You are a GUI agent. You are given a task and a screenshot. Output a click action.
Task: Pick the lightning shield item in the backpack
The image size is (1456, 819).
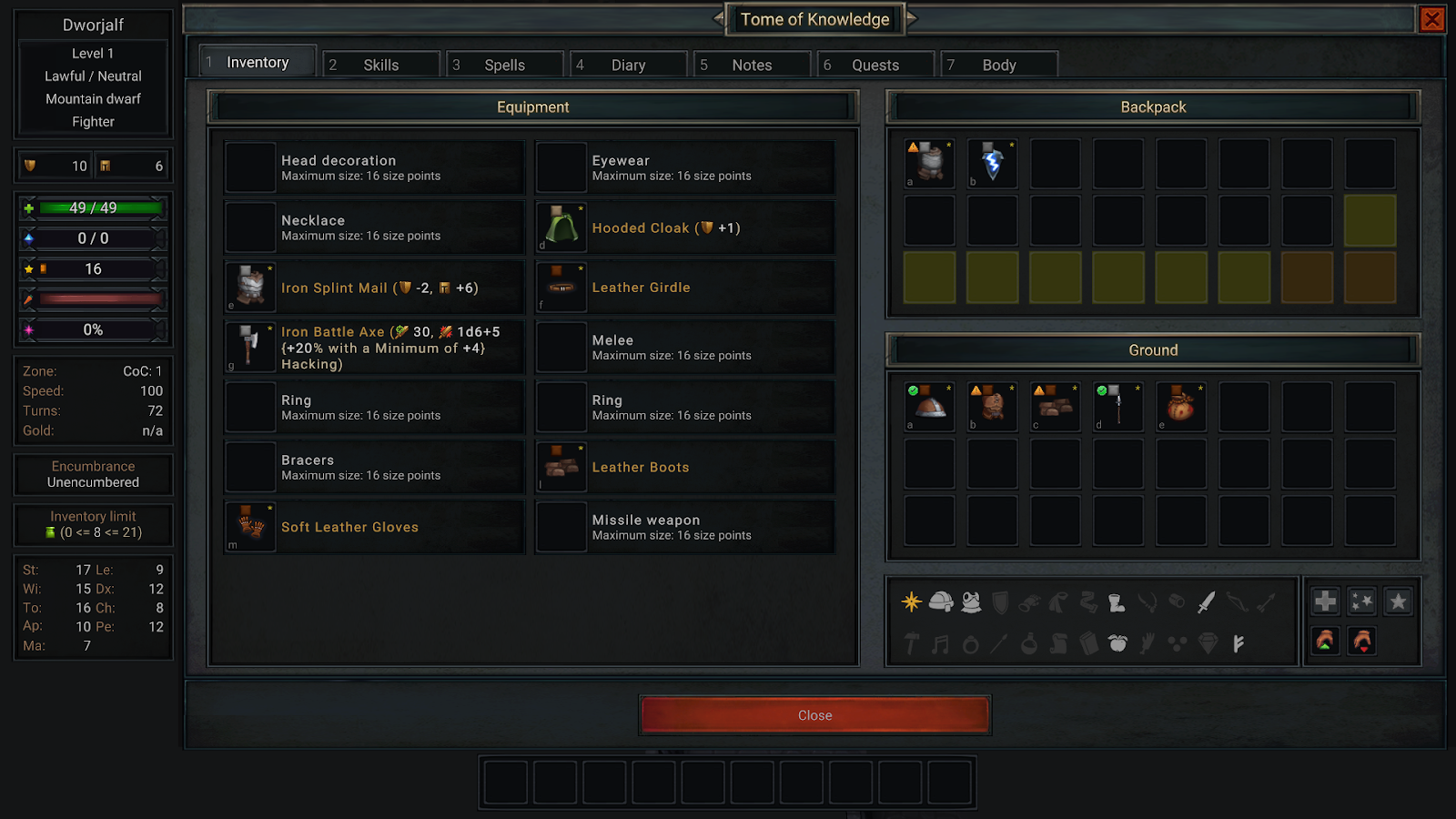point(992,164)
